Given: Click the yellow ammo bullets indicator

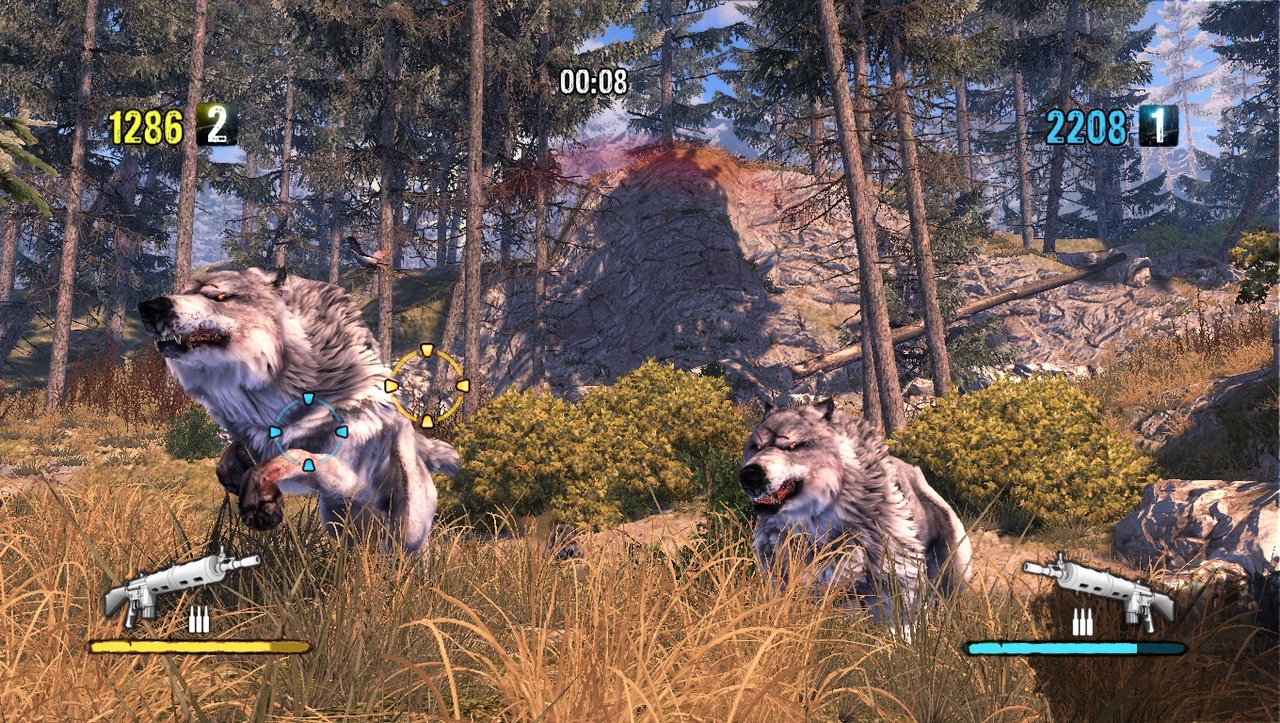Looking at the screenshot, I should click(x=200, y=617).
